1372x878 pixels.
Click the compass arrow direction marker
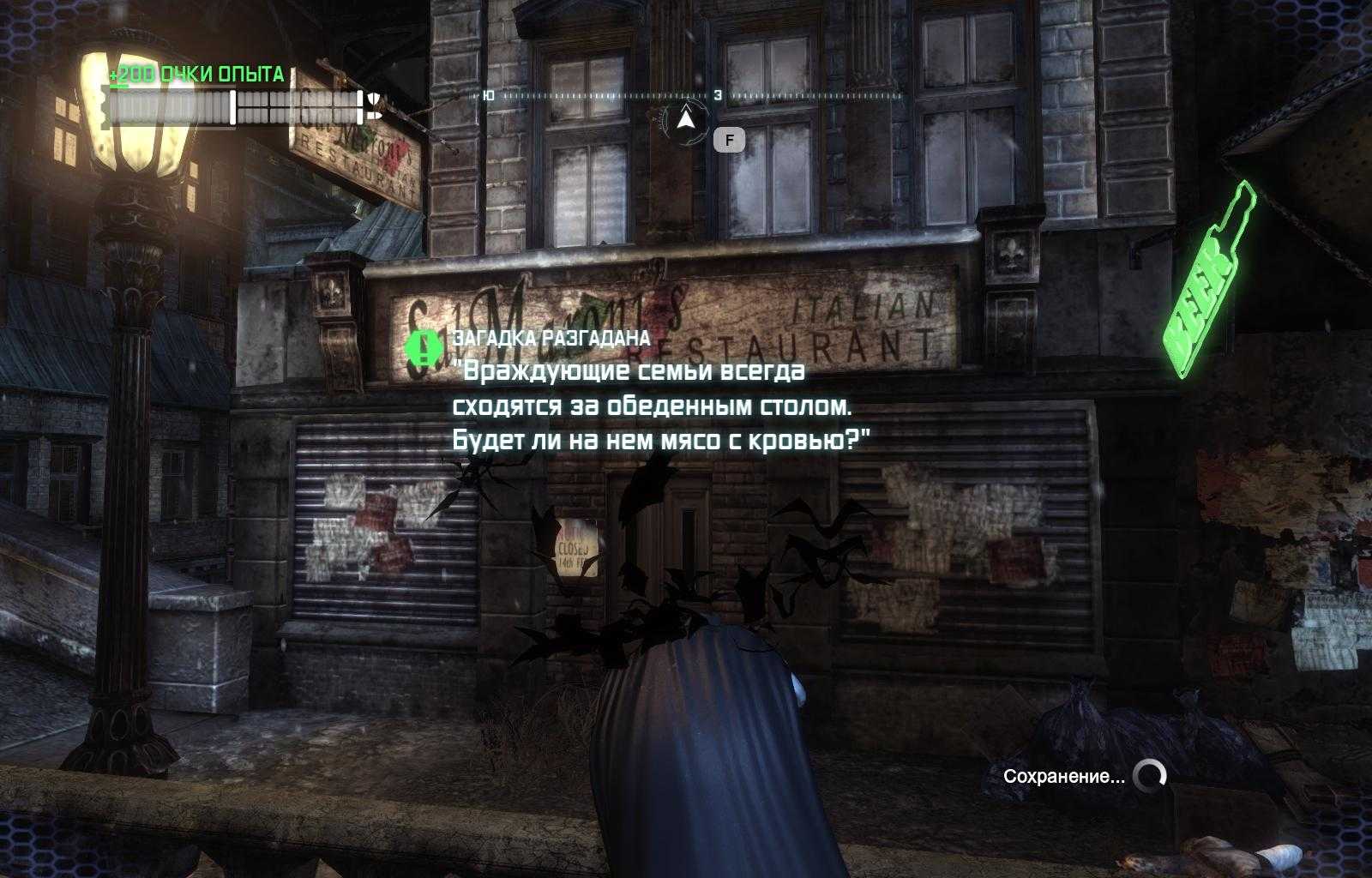click(x=685, y=121)
